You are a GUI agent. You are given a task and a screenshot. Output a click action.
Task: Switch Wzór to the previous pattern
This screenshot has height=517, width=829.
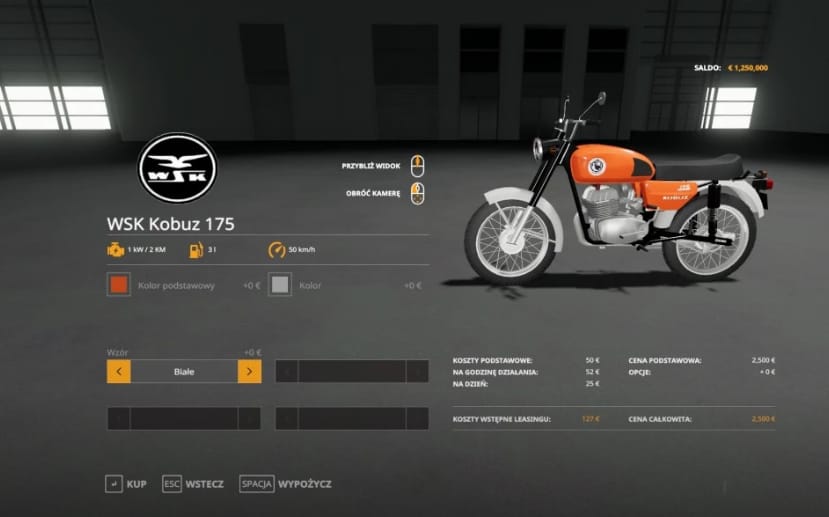coord(119,372)
